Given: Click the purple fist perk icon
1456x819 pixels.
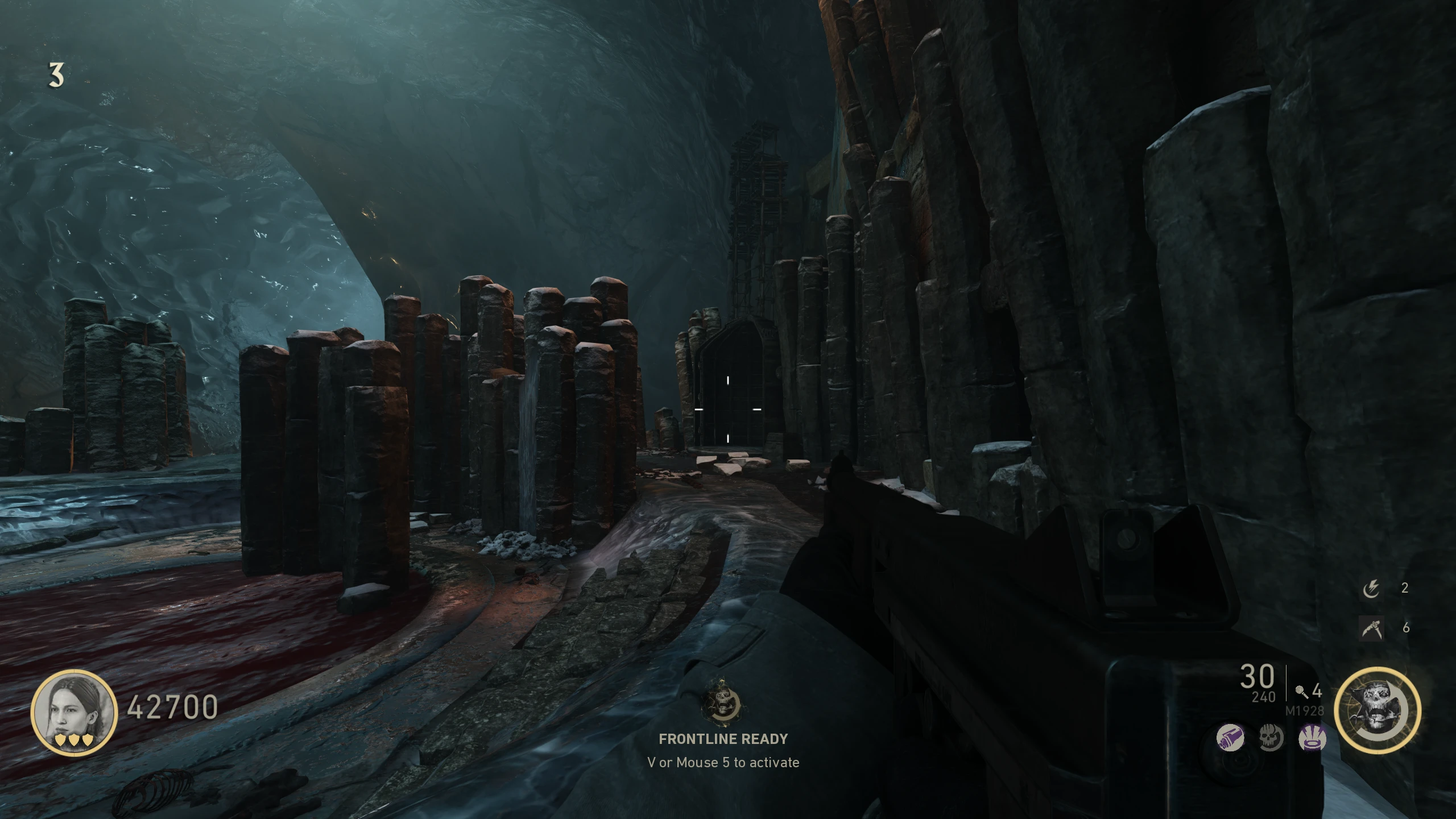Looking at the screenshot, I should (1230, 739).
